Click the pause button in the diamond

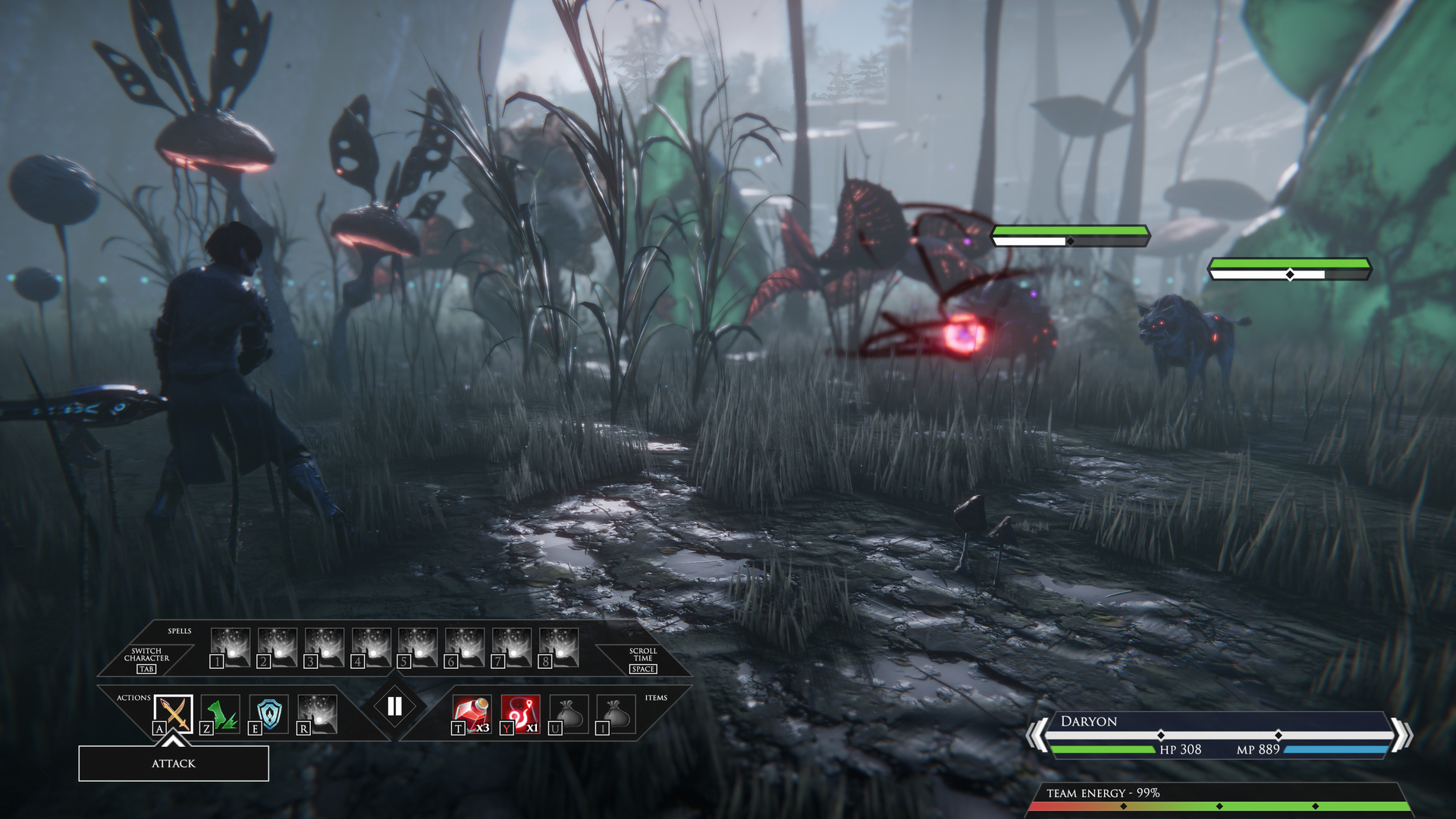coord(394,707)
